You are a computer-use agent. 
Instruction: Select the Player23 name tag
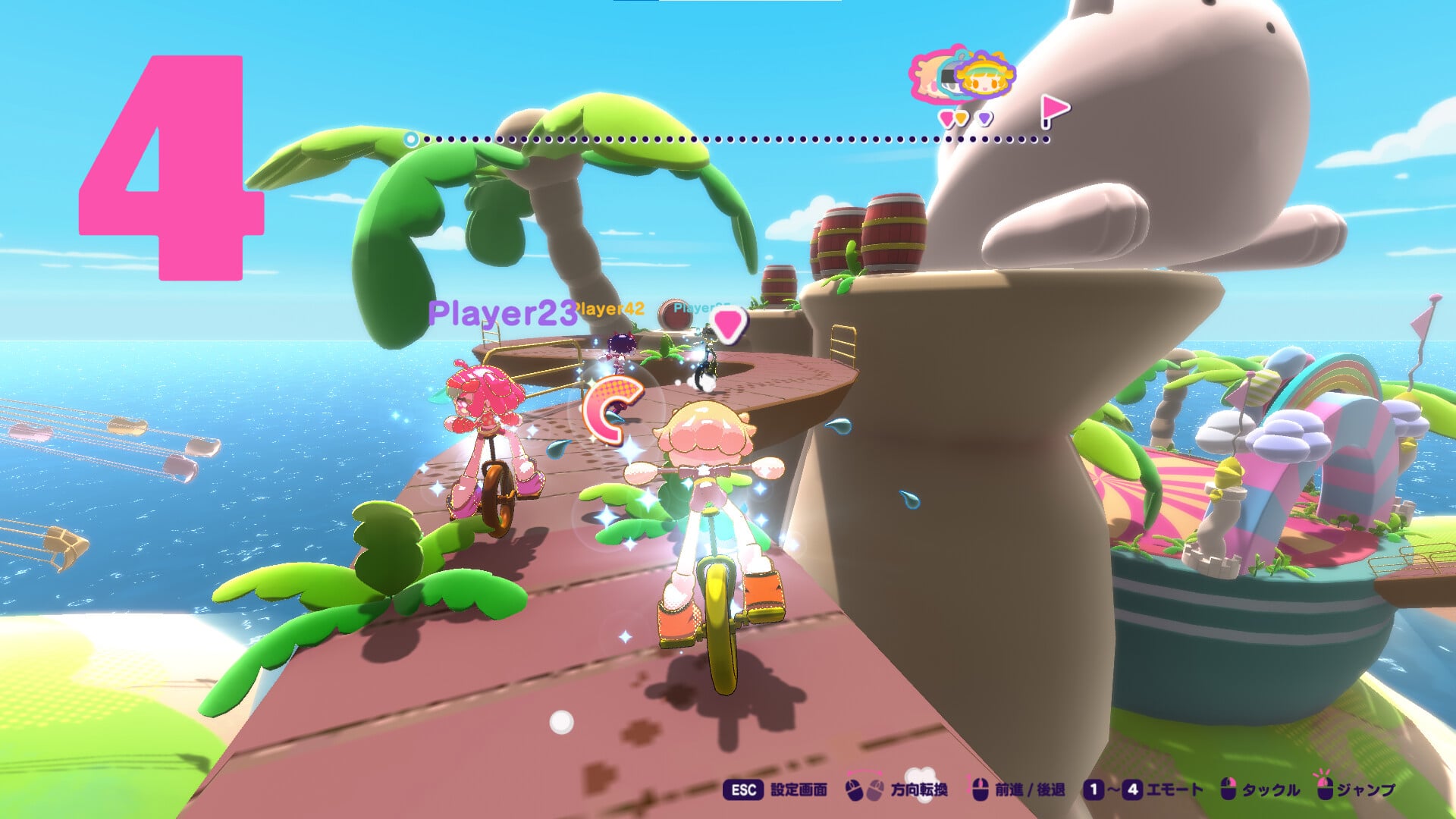502,313
